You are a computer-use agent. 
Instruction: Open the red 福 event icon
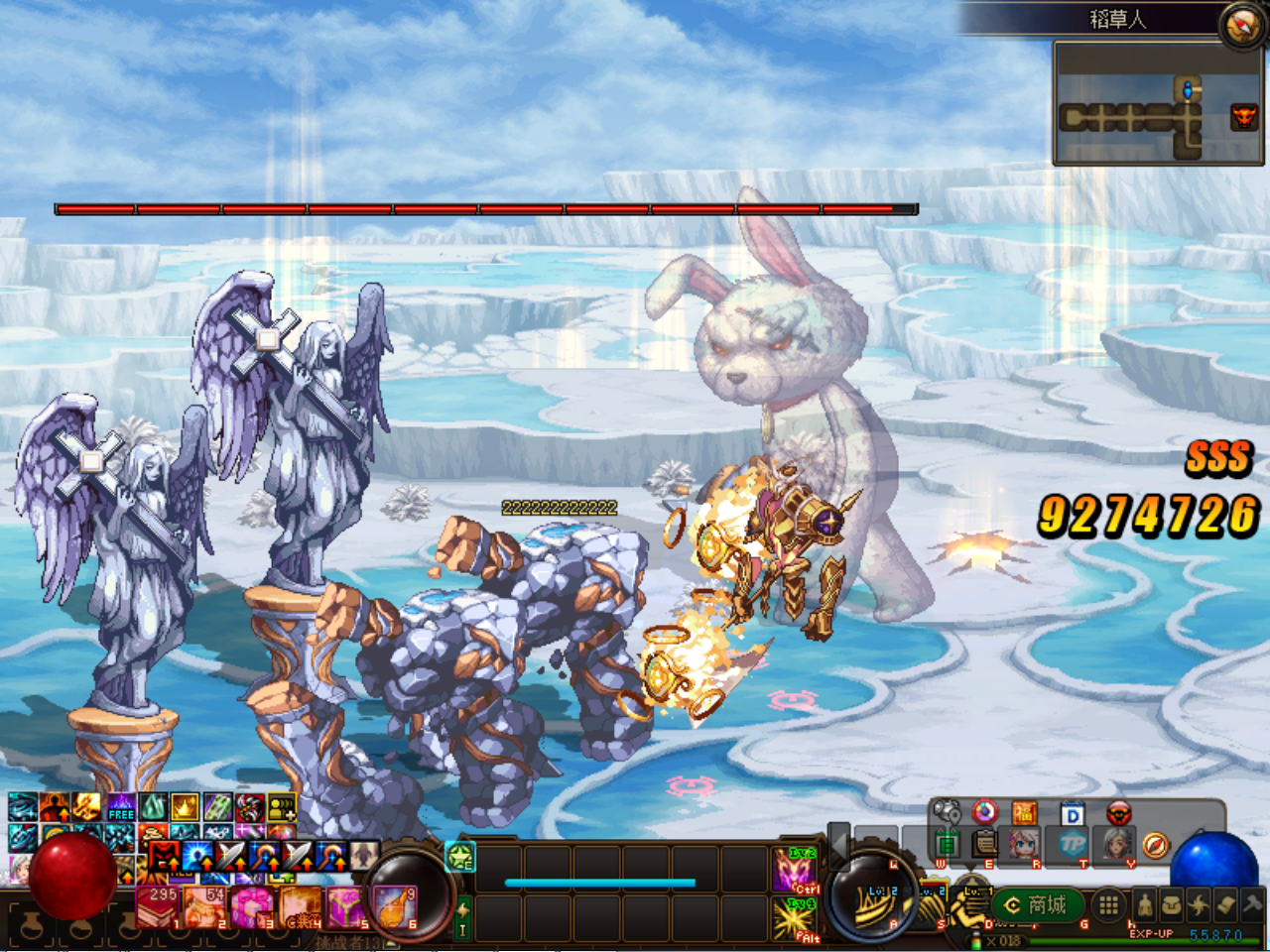click(x=1024, y=811)
